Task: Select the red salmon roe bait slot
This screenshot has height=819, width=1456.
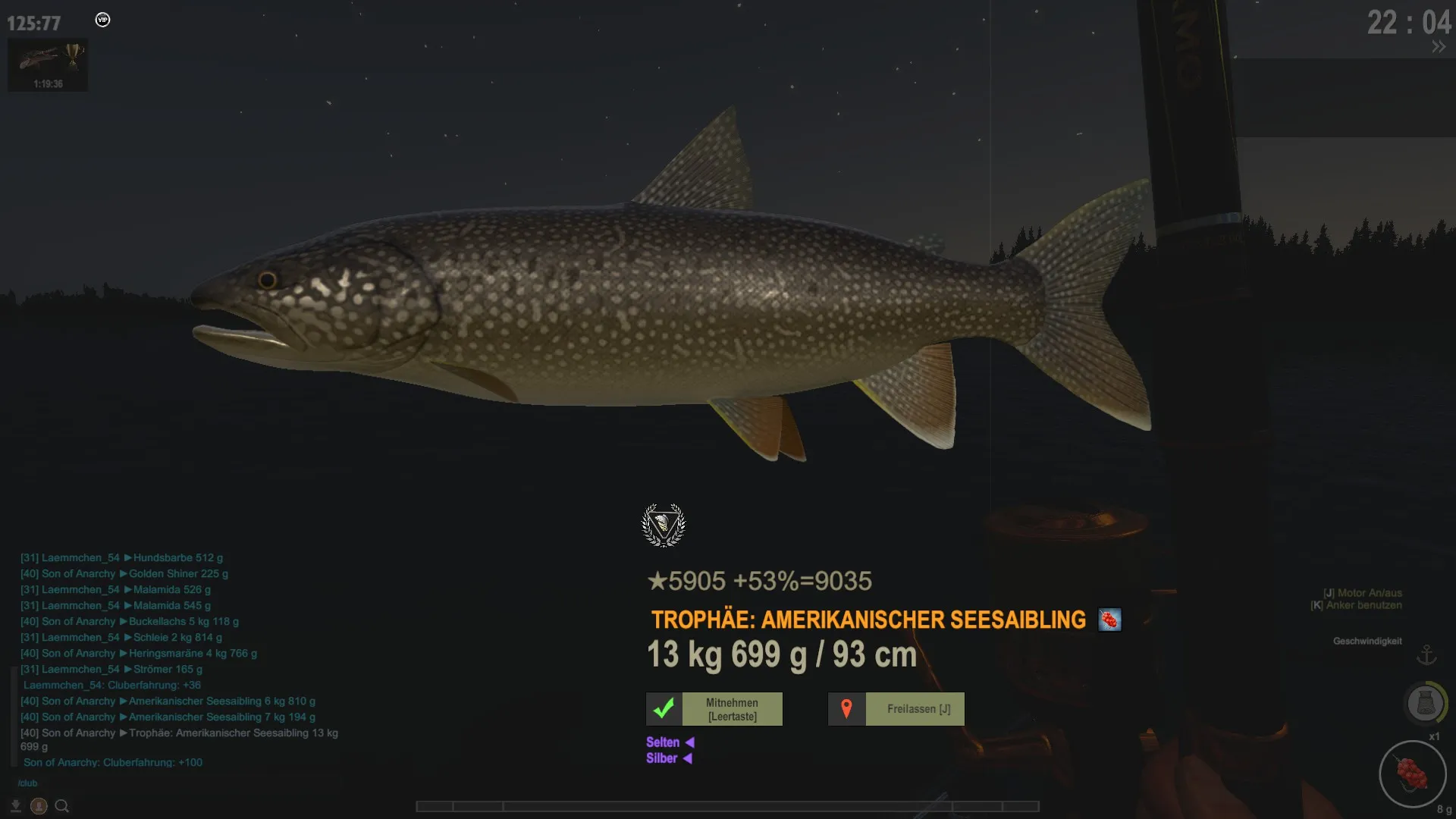Action: pyautogui.click(x=1412, y=774)
